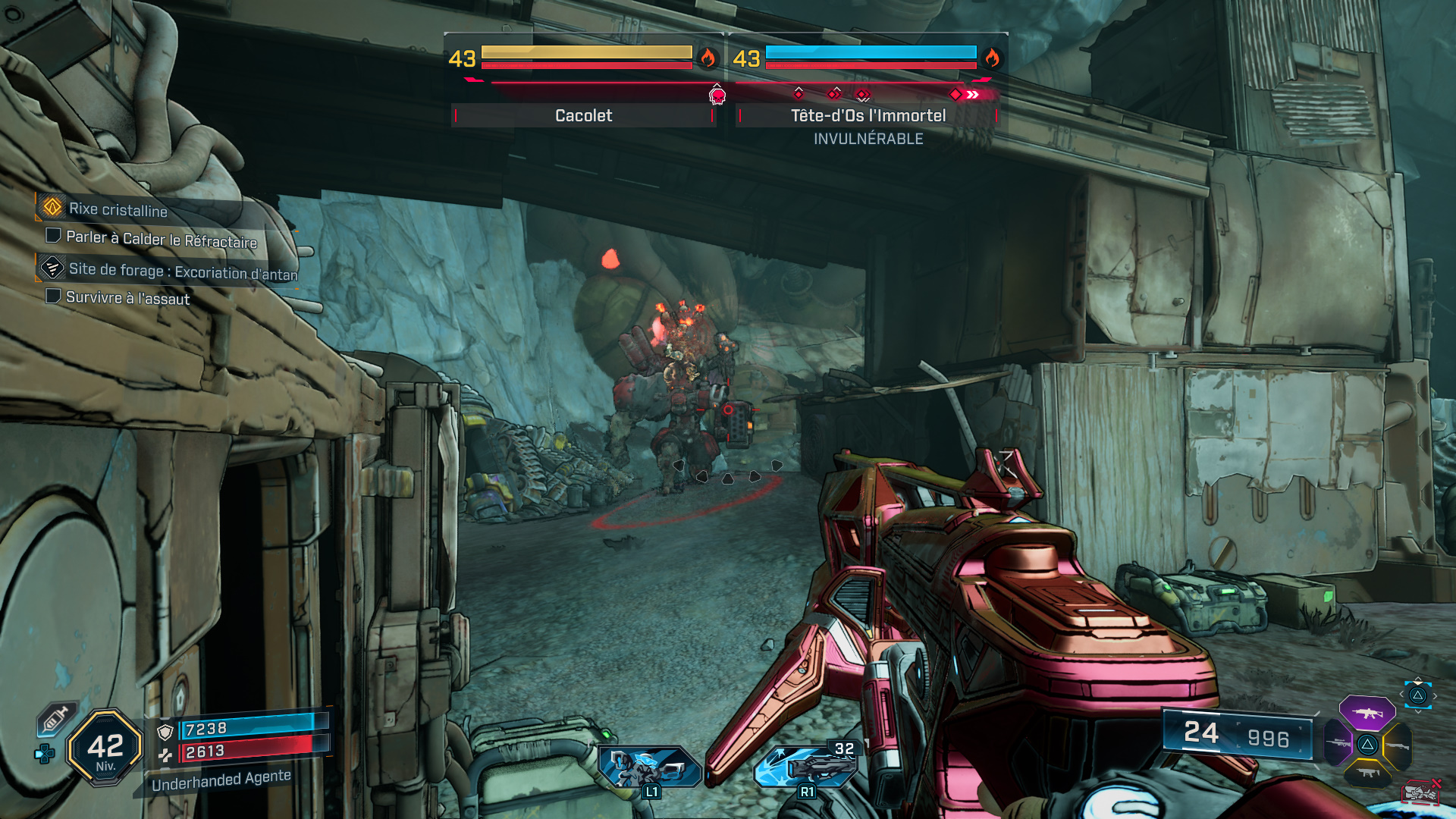Click the Cacolet boss name plate
Viewport: 1456px width, 819px height.
click(583, 115)
